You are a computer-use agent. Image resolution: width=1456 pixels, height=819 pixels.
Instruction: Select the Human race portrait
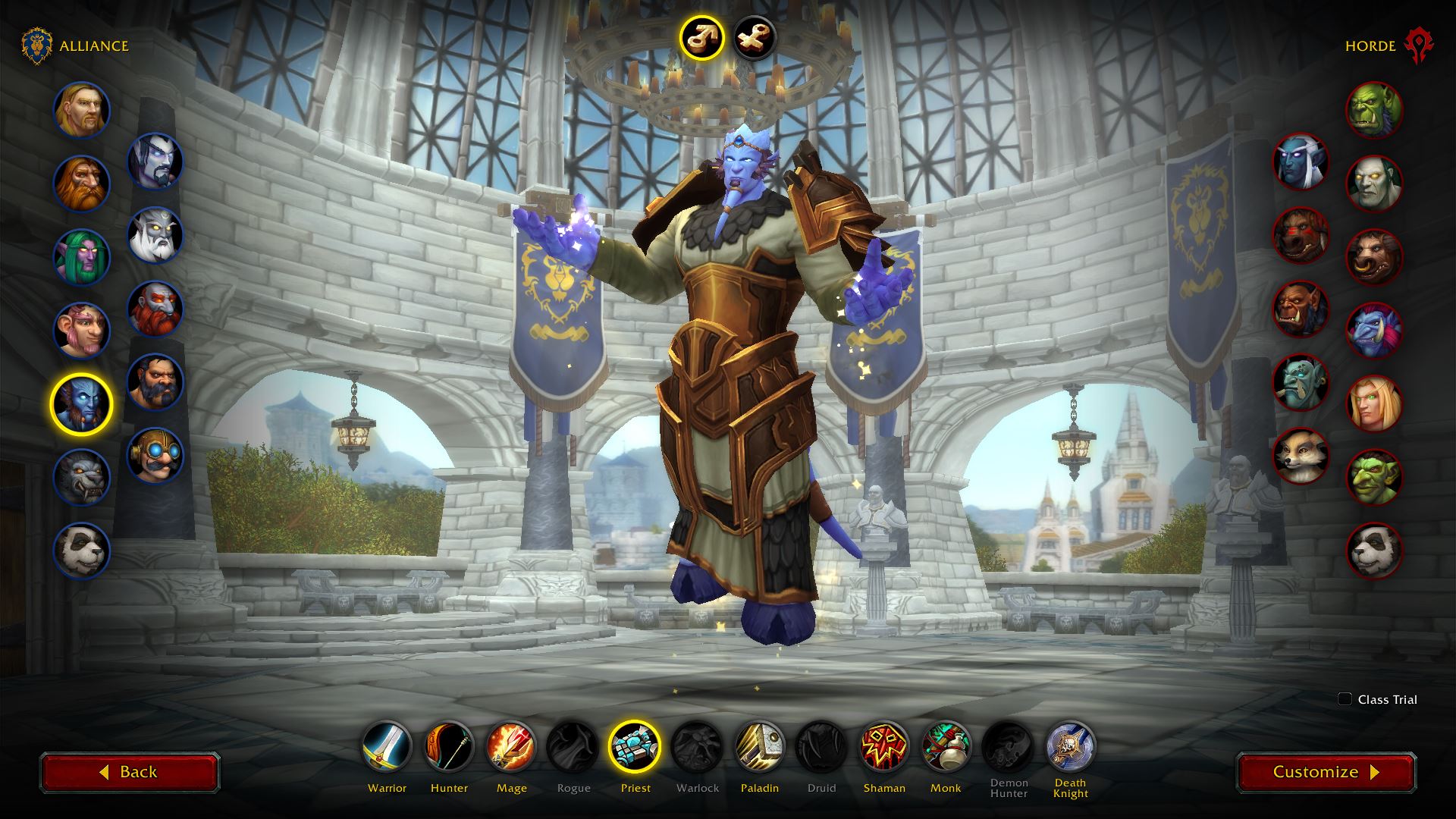point(81,110)
